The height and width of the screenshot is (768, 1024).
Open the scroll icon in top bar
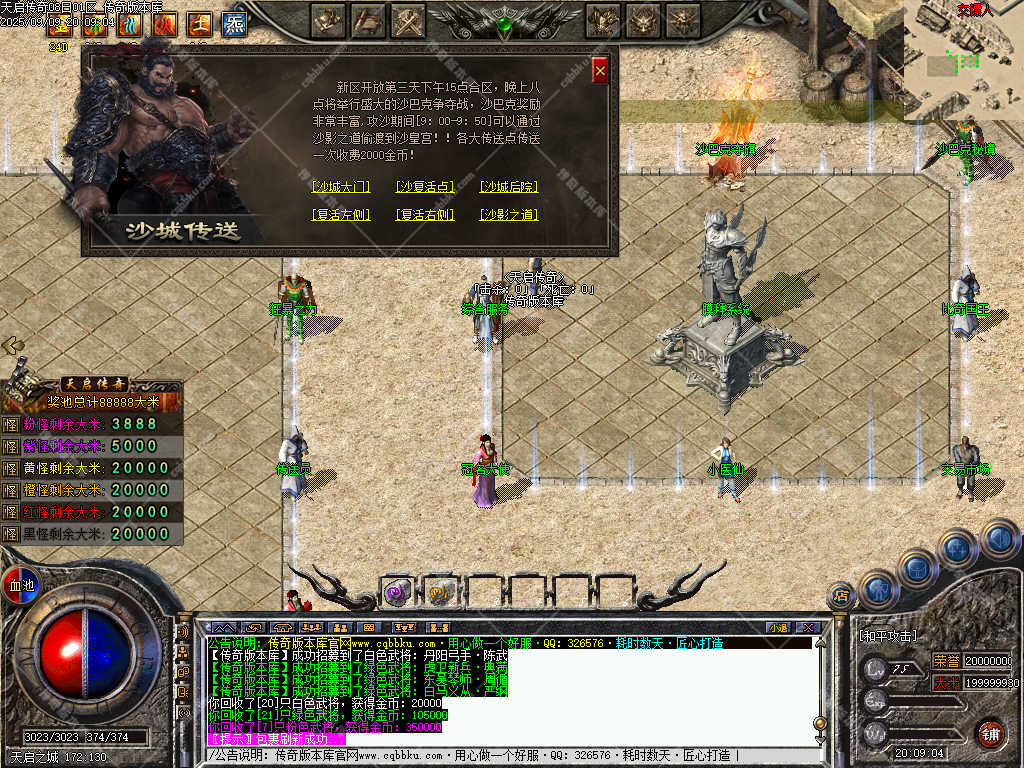[369, 20]
